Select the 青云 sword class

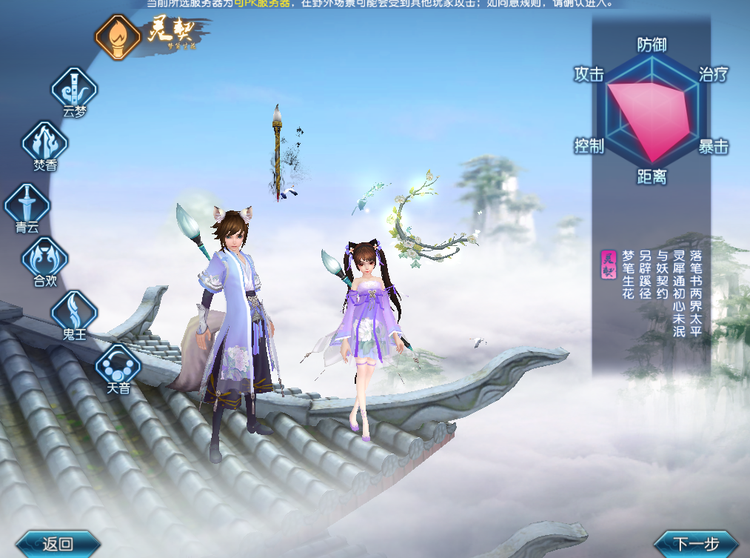coord(26,204)
